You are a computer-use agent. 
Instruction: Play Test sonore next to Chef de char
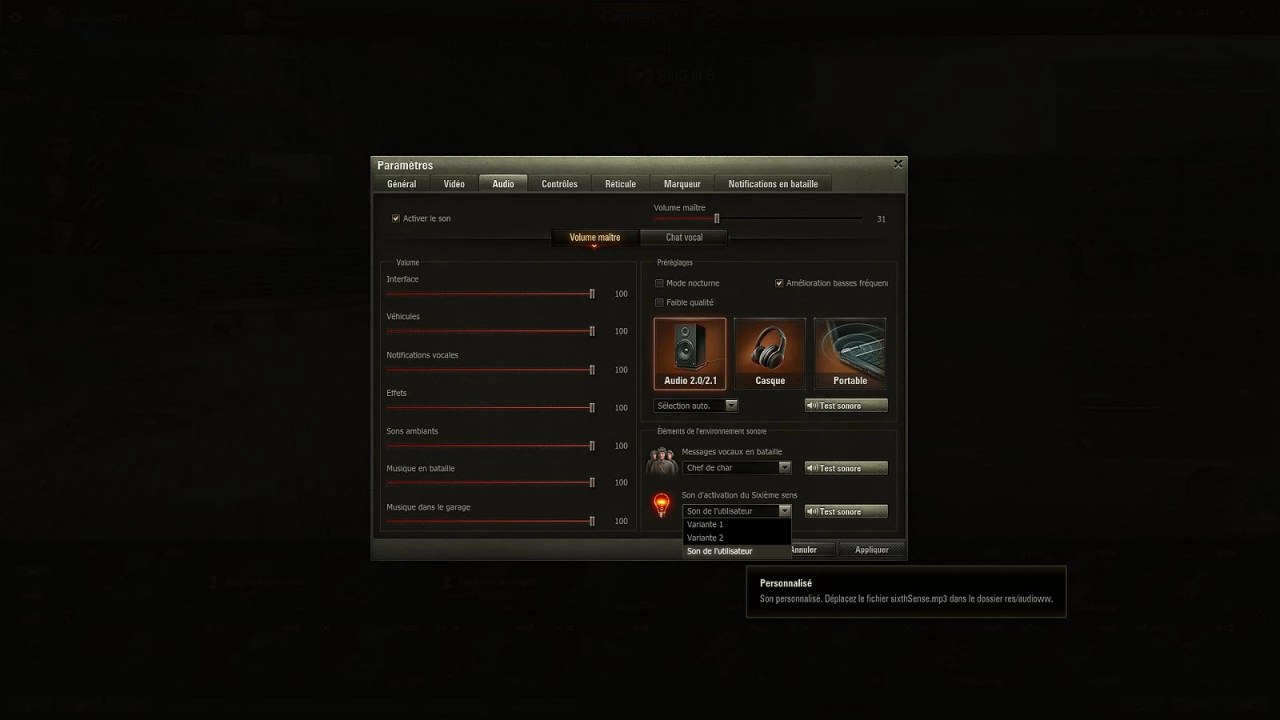coord(845,467)
